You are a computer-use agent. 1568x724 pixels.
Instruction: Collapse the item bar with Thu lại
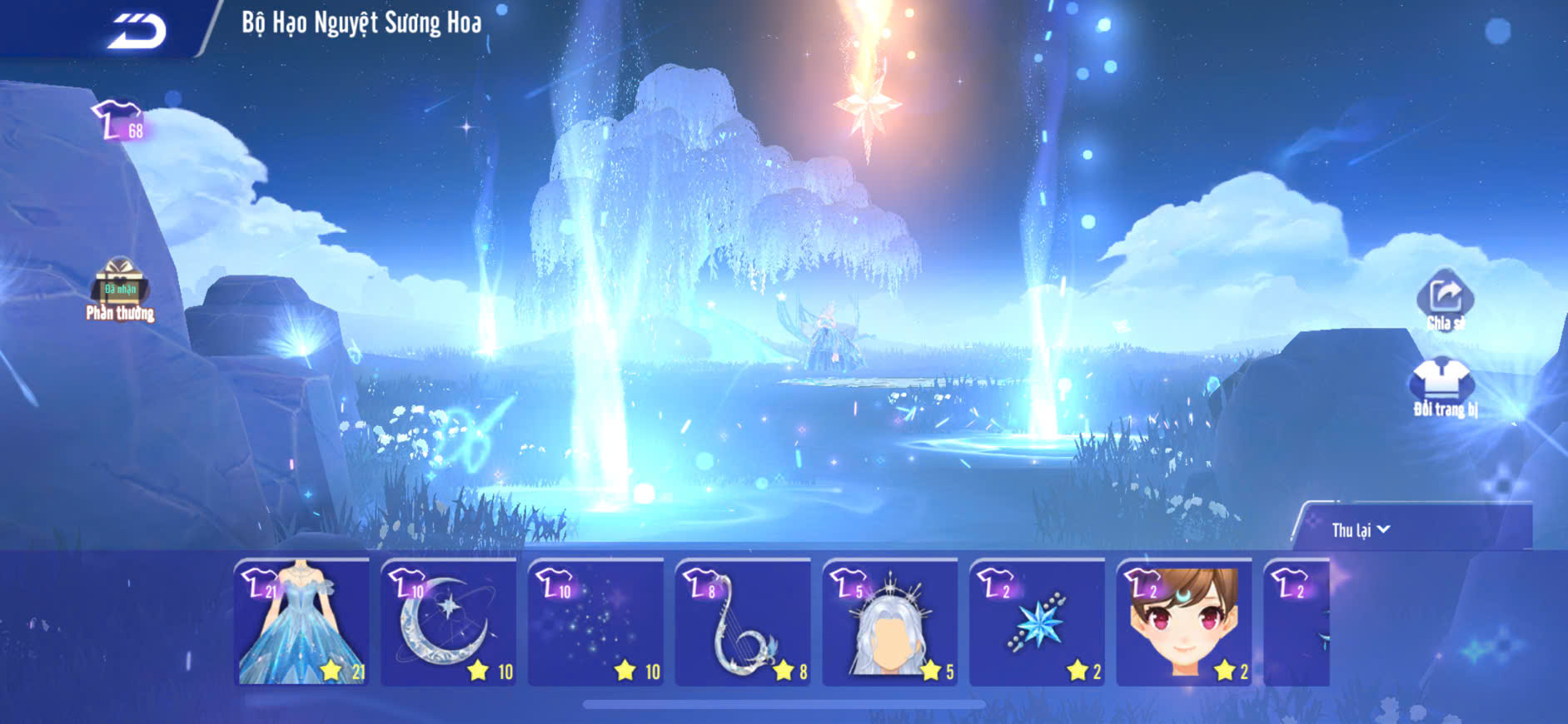tap(1361, 530)
